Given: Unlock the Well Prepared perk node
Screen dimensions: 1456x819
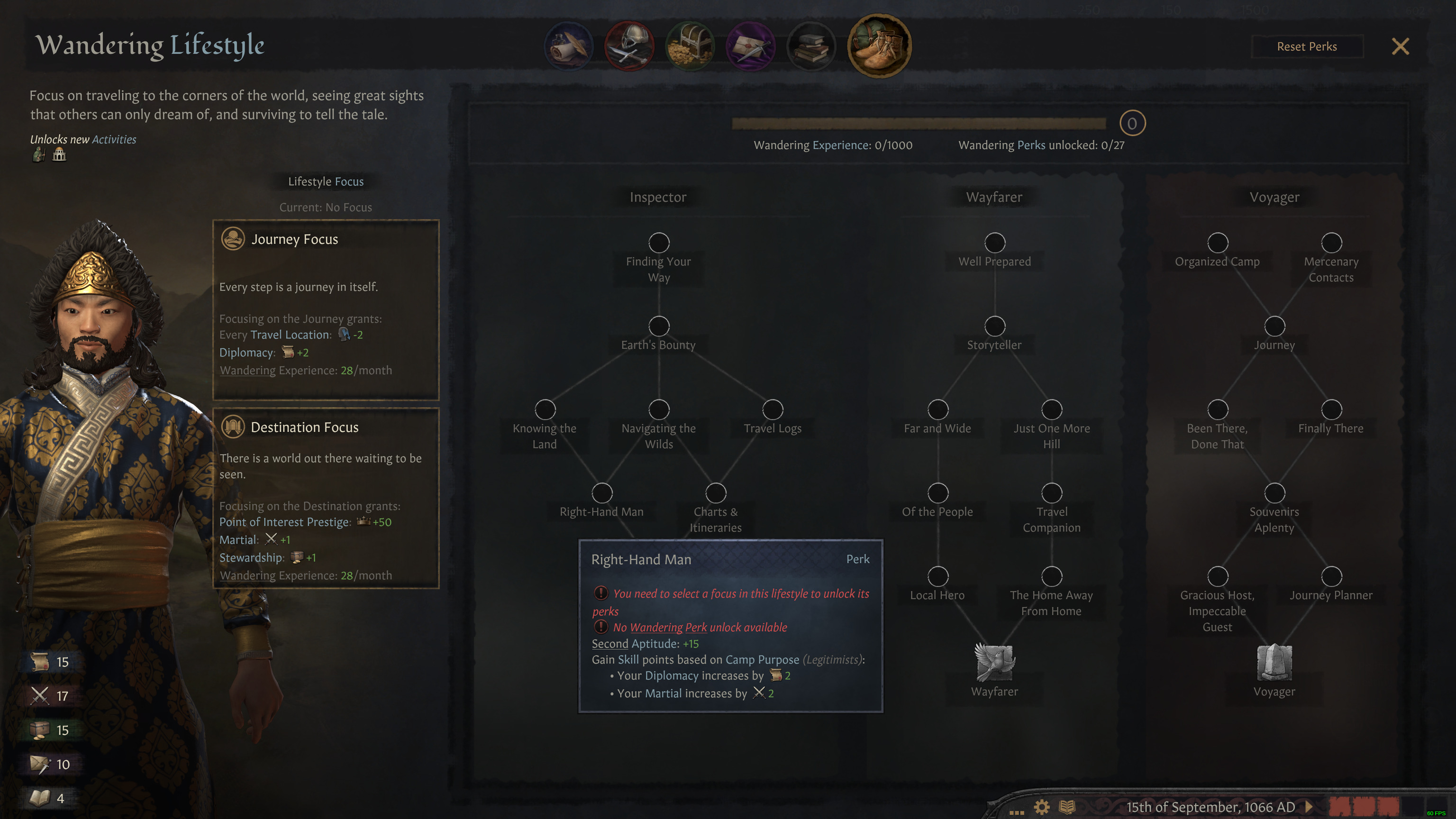Looking at the screenshot, I should [995, 243].
